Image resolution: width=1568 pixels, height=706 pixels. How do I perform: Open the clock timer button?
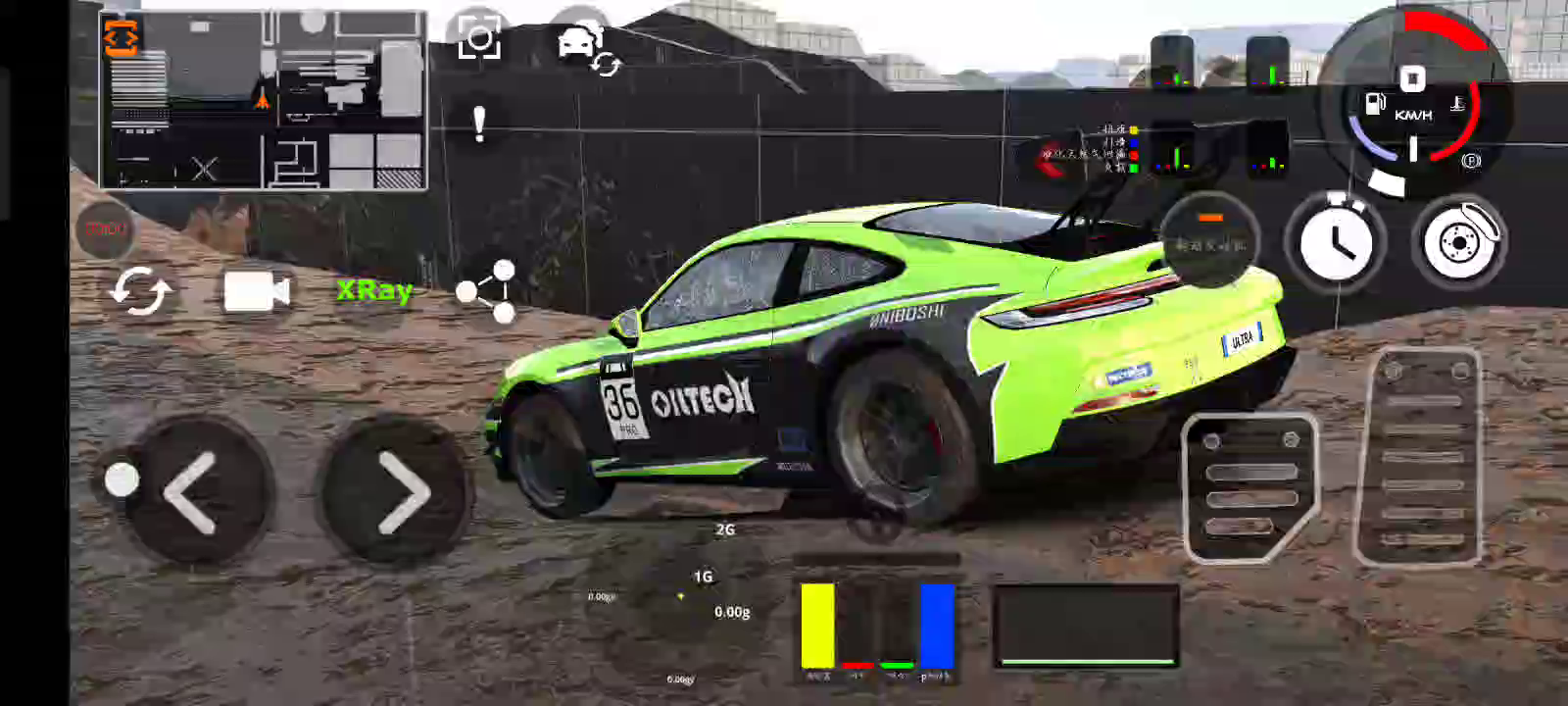(1335, 242)
